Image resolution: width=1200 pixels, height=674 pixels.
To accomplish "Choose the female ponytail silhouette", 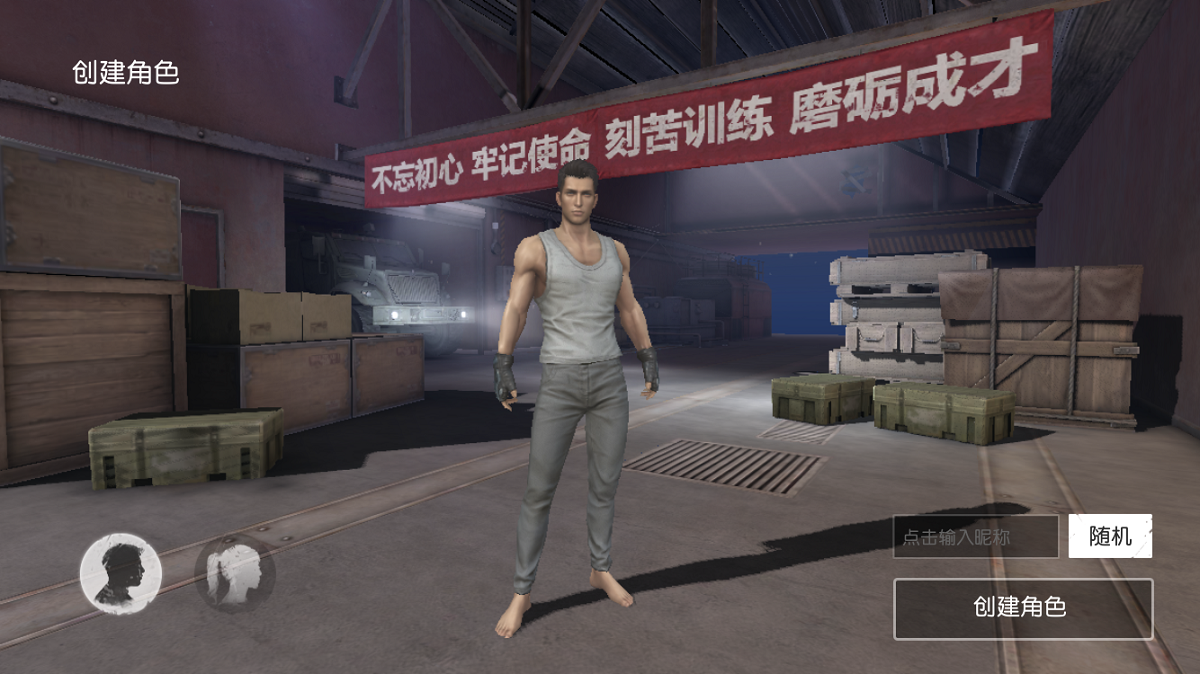I will (x=234, y=573).
